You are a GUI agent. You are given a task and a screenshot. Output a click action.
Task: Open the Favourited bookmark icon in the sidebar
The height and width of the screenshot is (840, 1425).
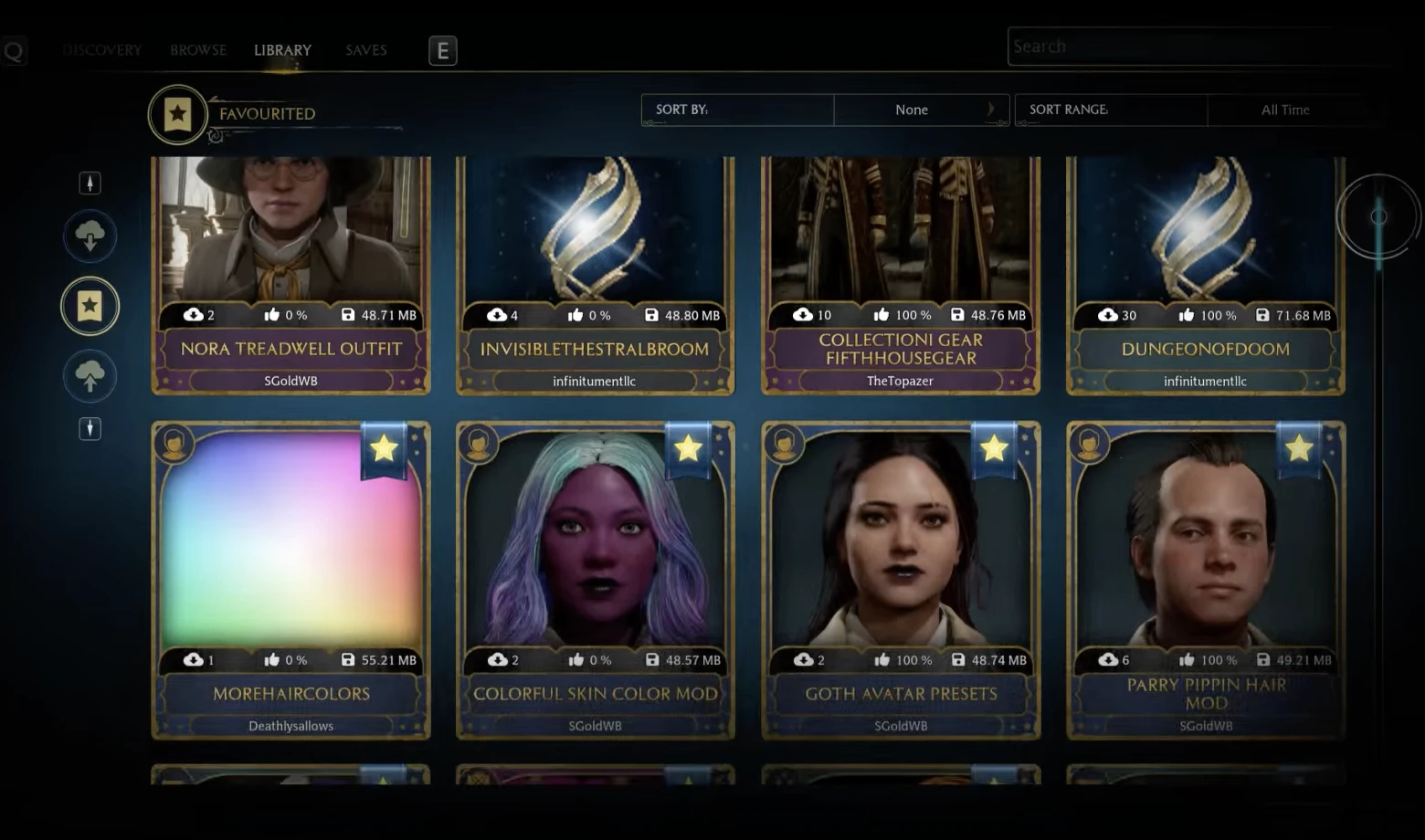(89, 306)
